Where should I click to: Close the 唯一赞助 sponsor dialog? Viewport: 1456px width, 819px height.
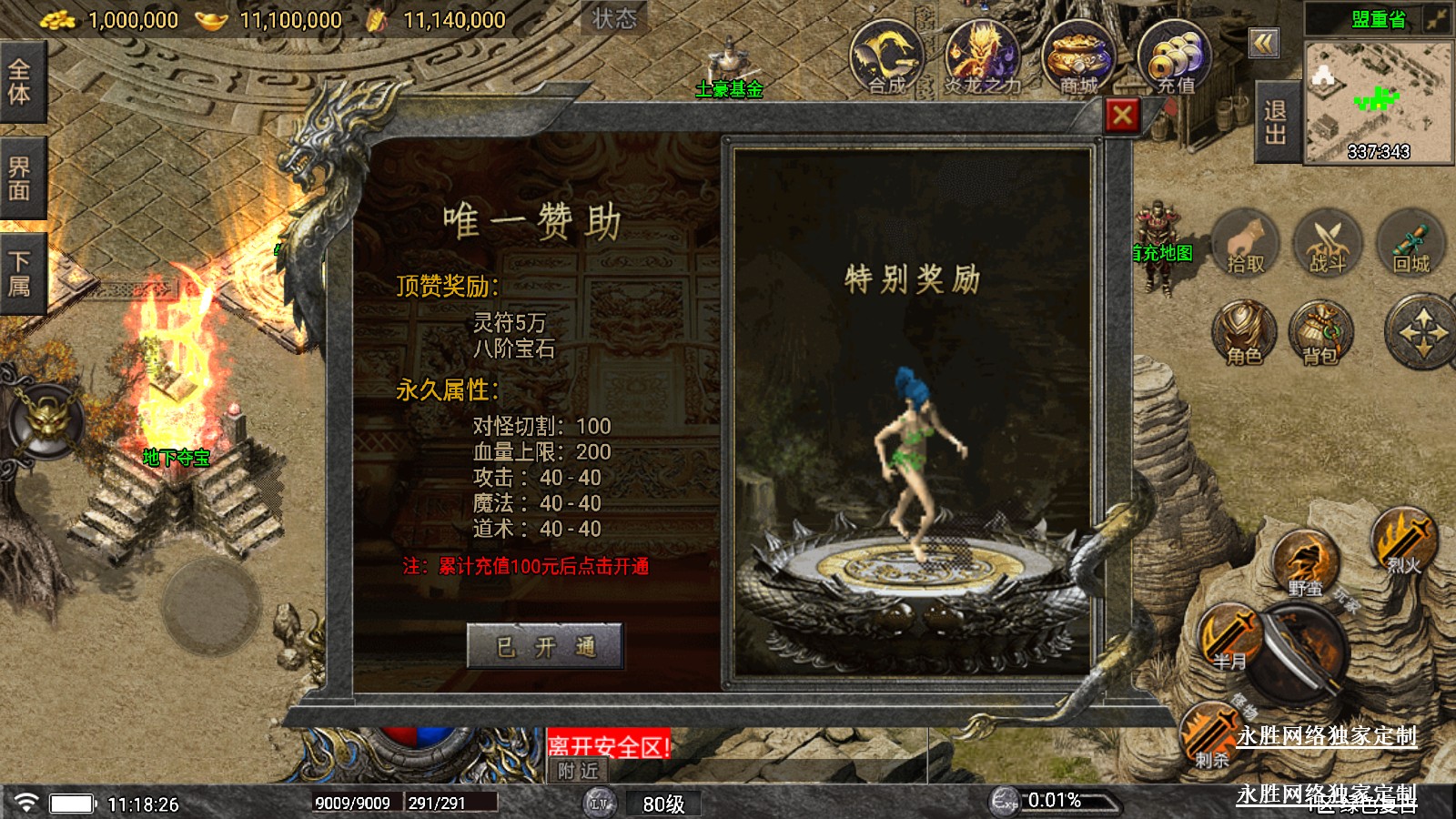[x=1122, y=116]
